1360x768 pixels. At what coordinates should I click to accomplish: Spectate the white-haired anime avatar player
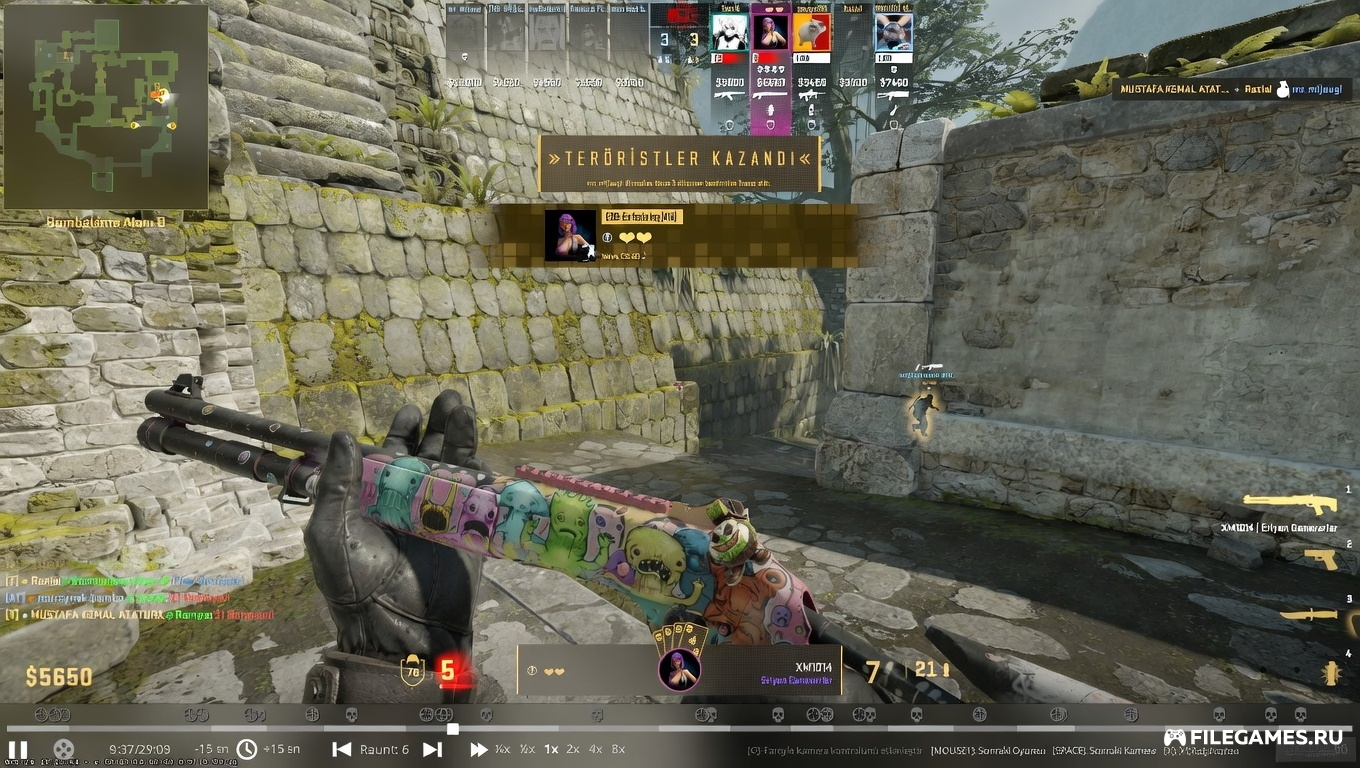point(729,32)
